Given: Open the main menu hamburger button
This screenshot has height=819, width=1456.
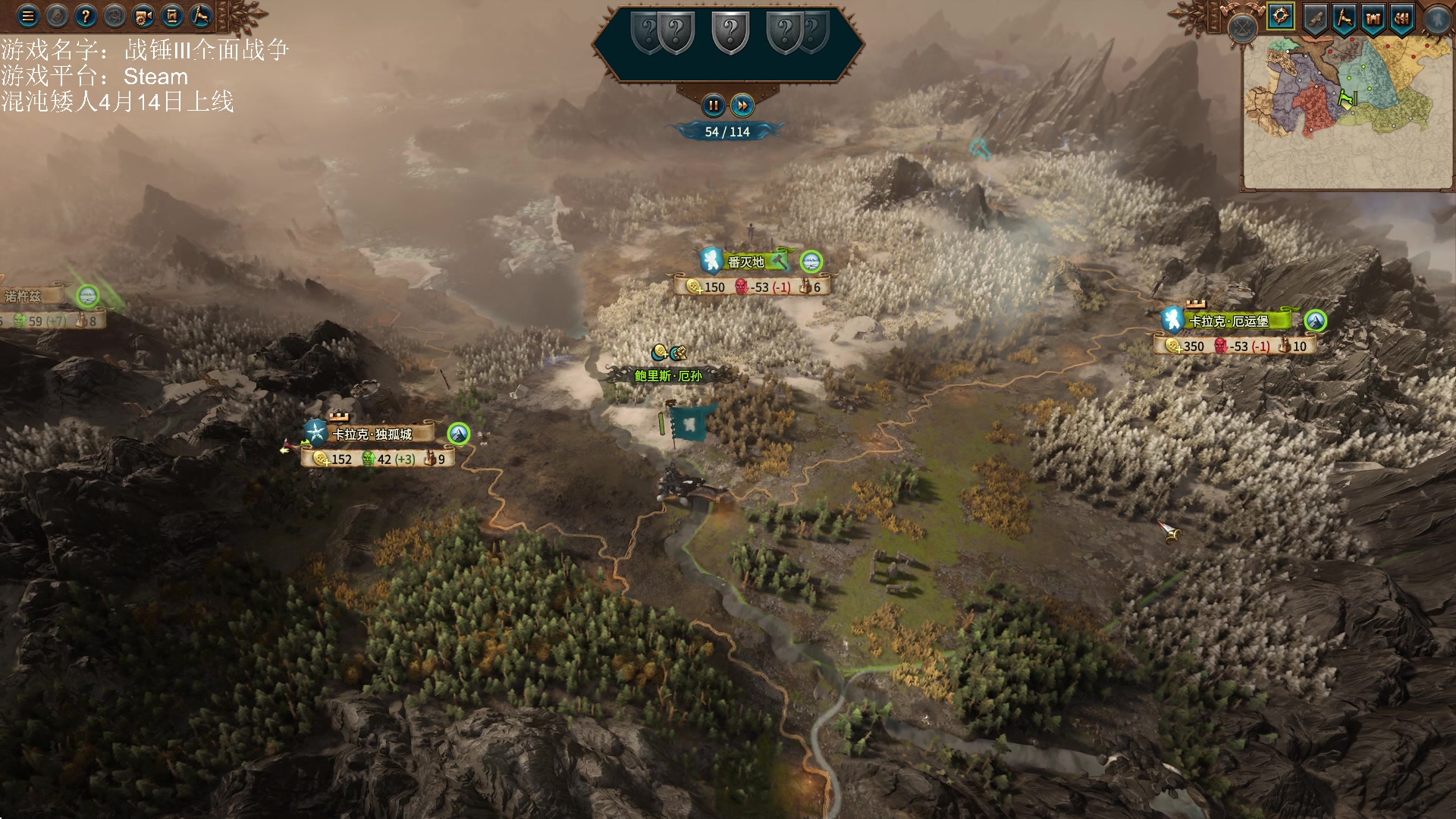Looking at the screenshot, I should click(x=28, y=16).
